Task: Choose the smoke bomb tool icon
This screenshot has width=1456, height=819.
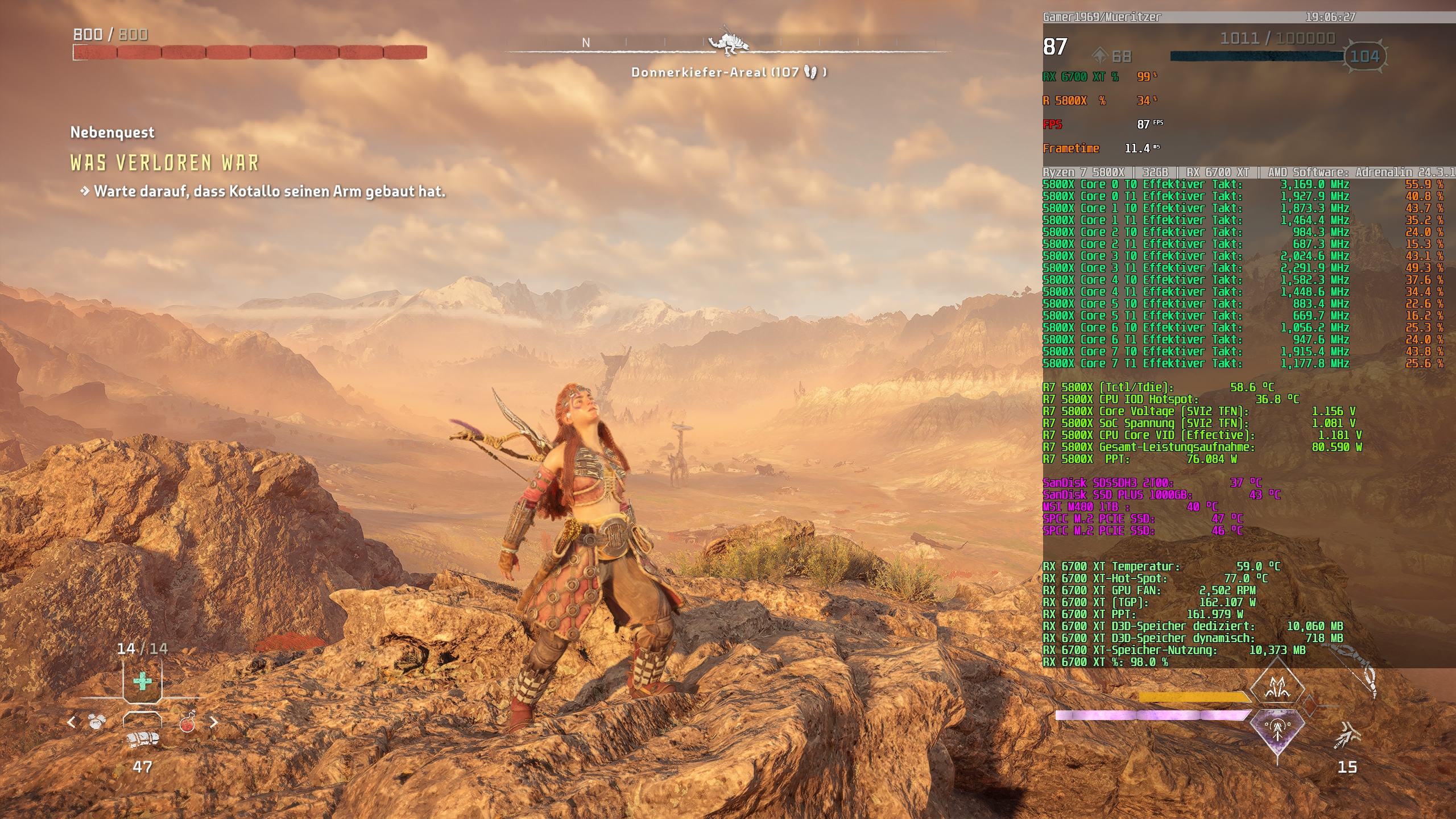Action: coord(98,722)
